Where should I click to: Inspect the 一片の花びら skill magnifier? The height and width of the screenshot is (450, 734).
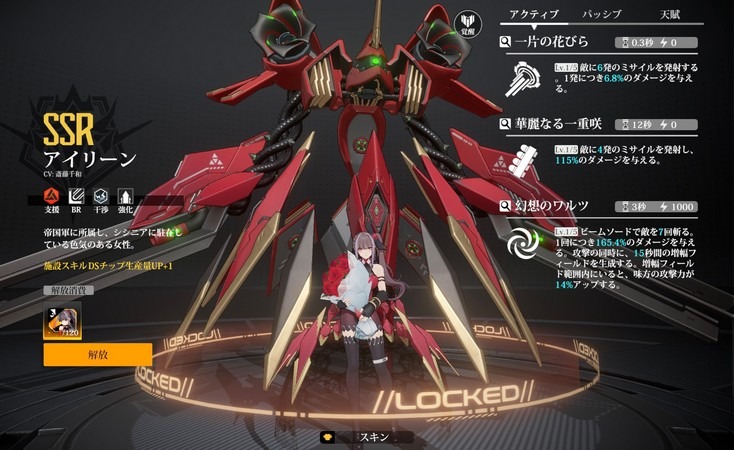point(506,43)
